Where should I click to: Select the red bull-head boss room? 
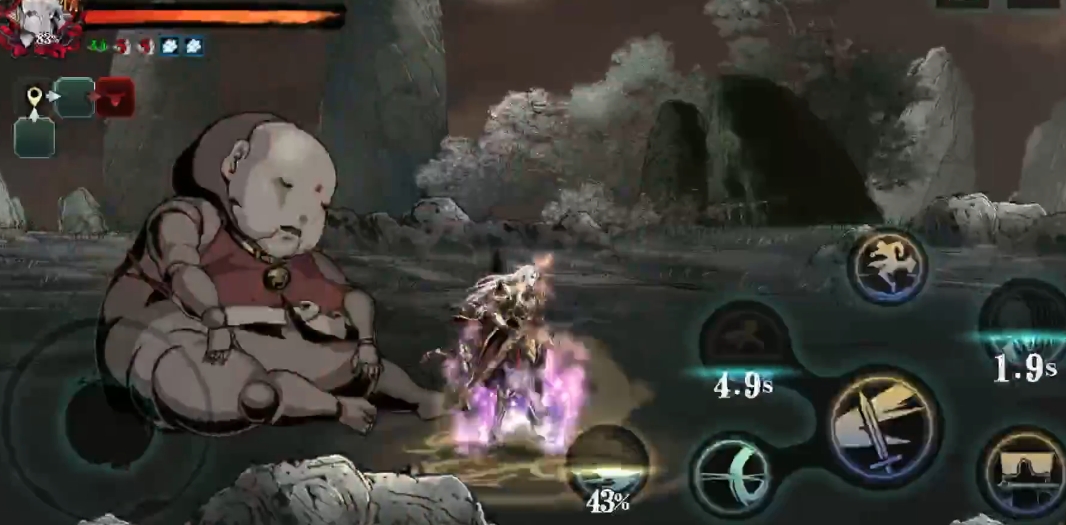click(x=115, y=98)
